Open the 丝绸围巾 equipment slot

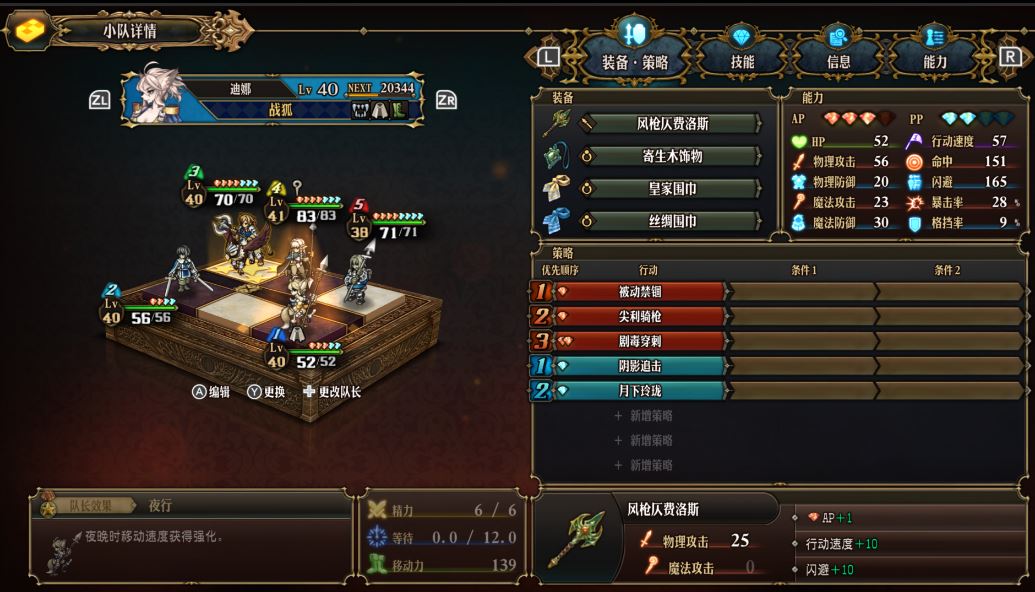[x=670, y=221]
